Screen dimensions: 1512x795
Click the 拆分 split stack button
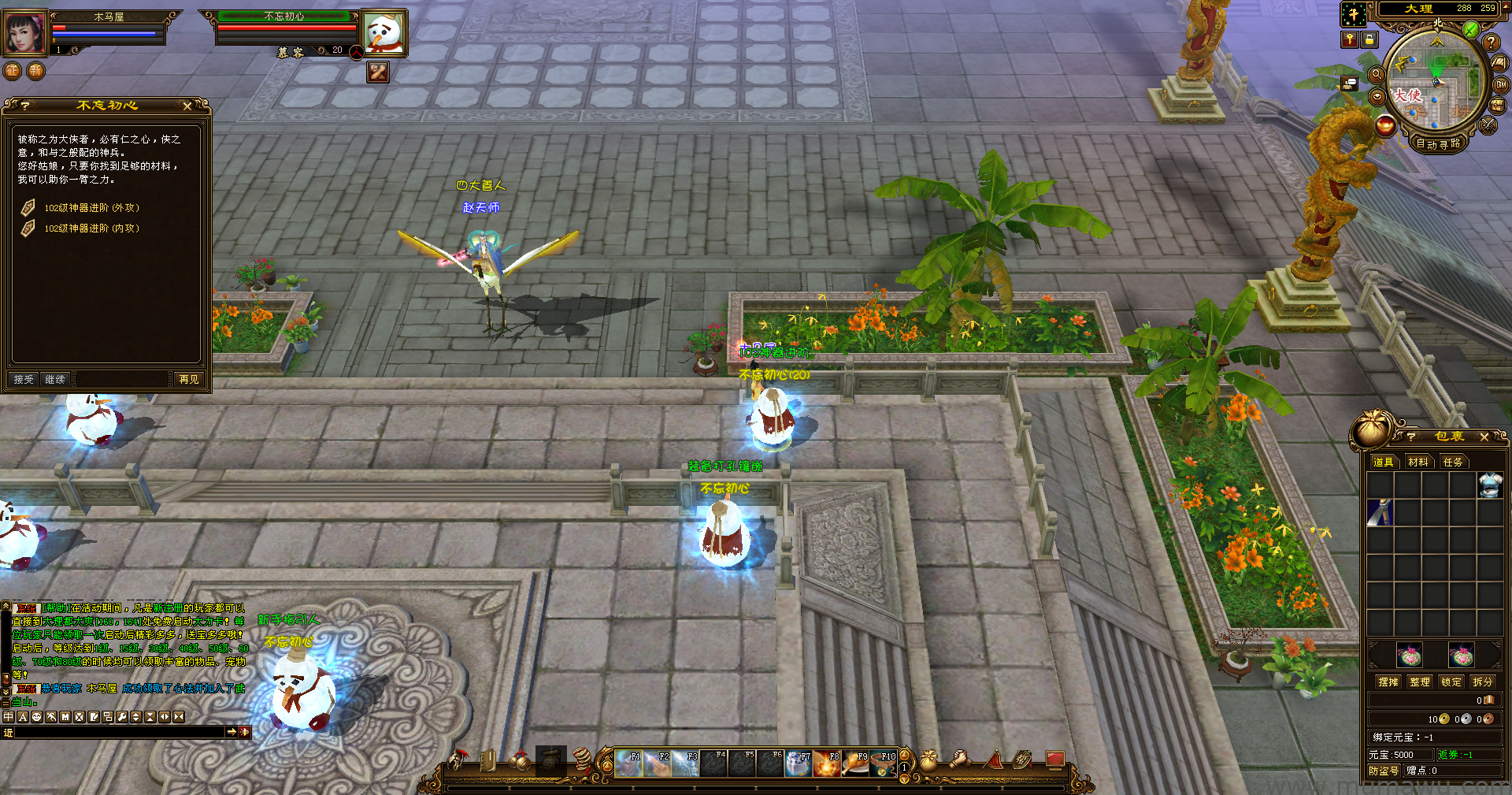pyautogui.click(x=1482, y=682)
